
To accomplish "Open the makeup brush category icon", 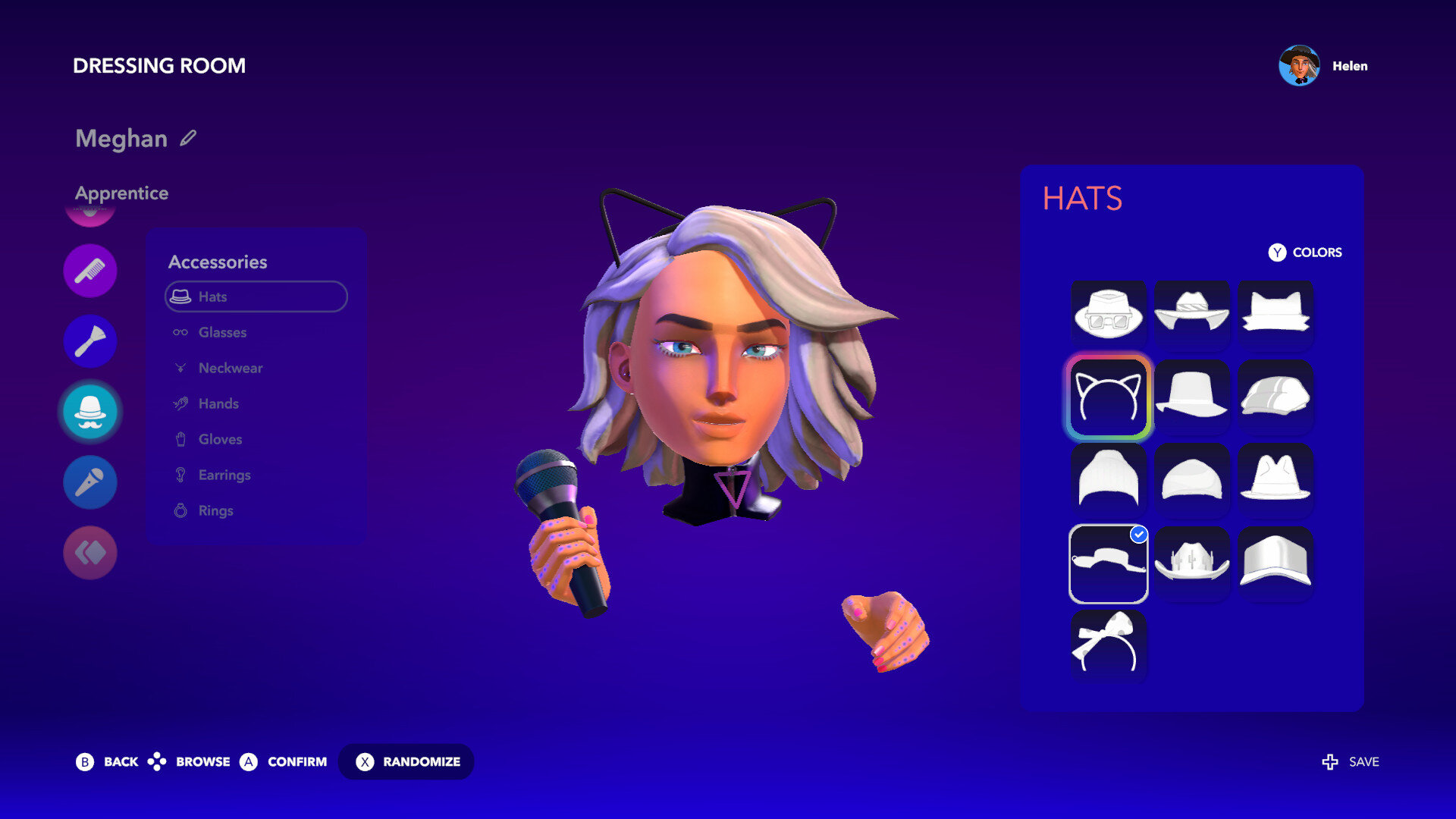I will coord(90,340).
